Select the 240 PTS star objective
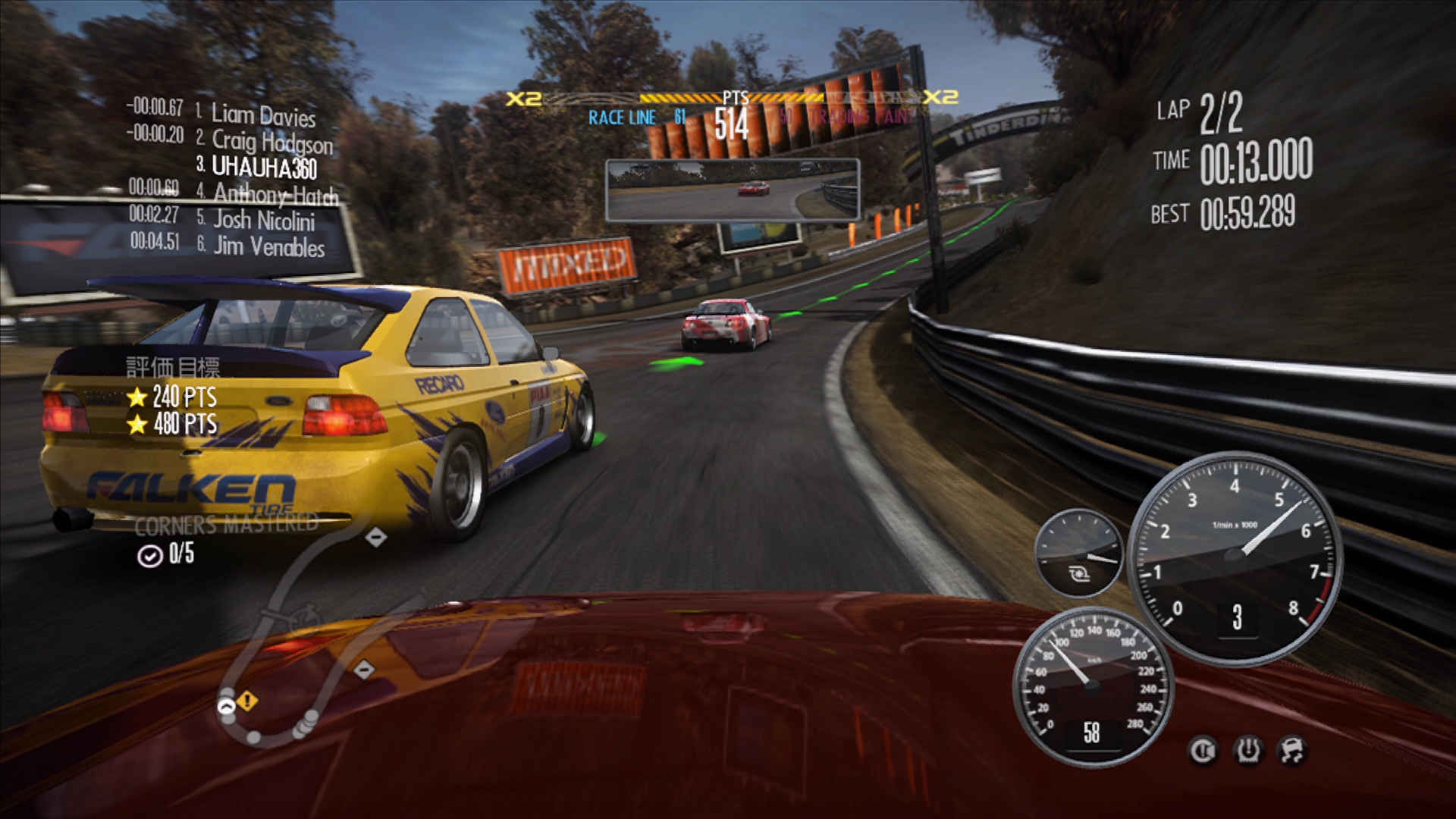The image size is (1456, 819). [172, 397]
